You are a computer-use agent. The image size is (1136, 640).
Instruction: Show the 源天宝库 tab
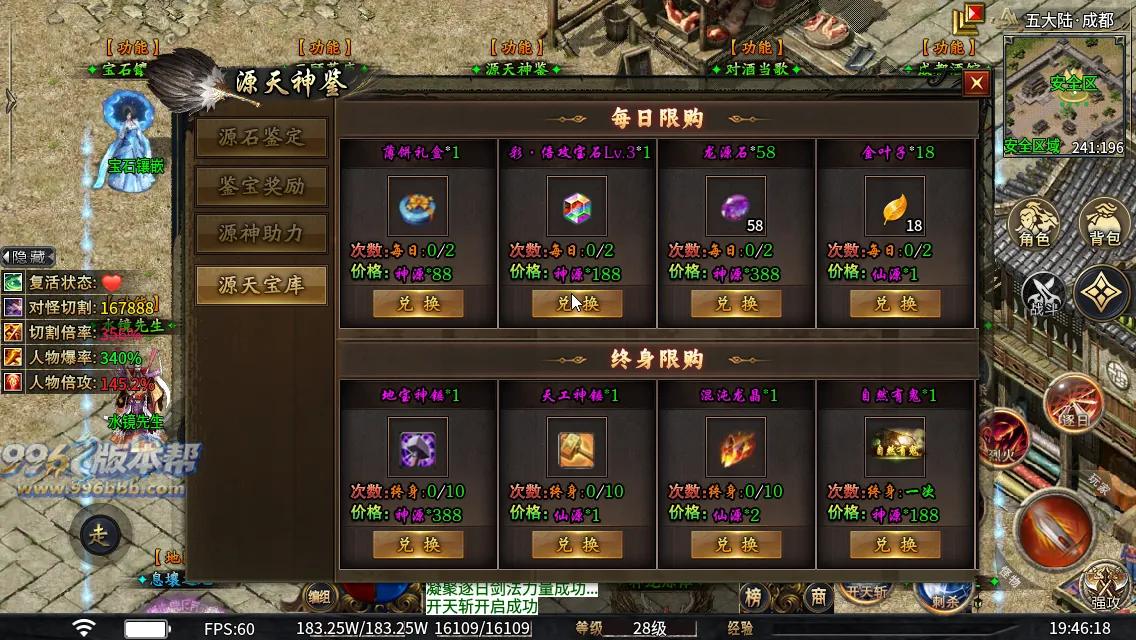pyautogui.click(x=261, y=285)
